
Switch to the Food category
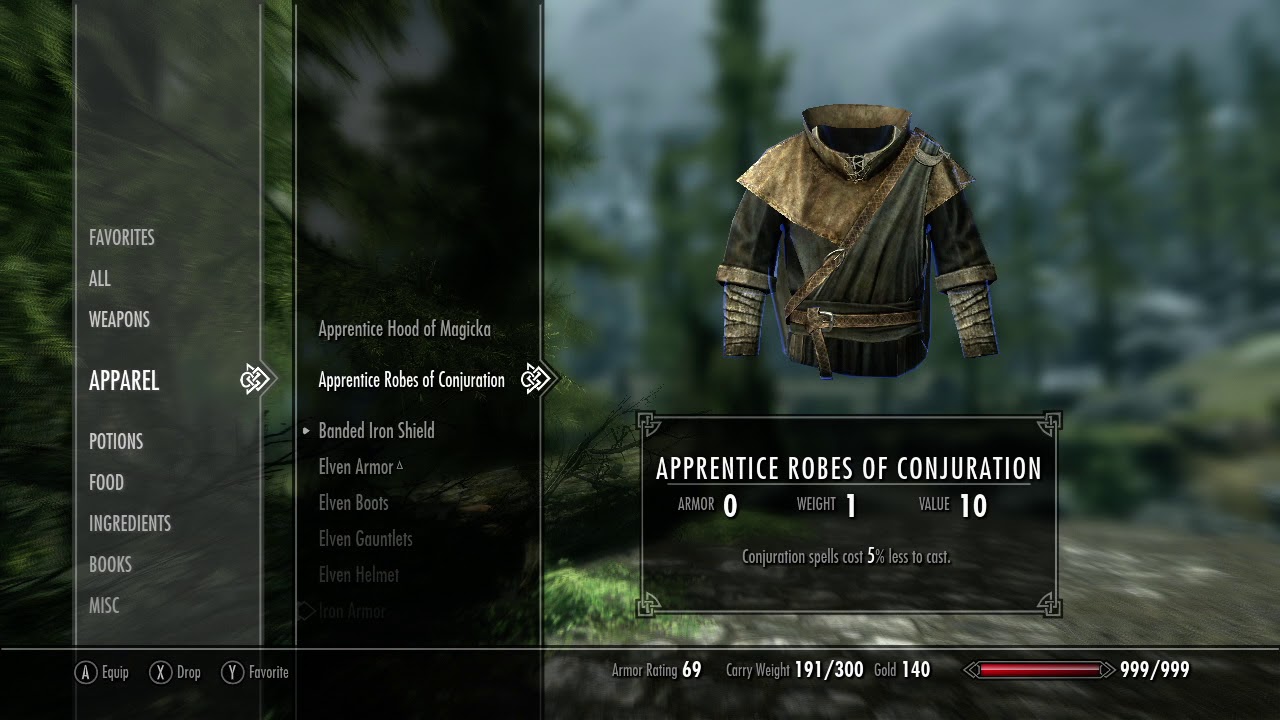click(x=106, y=483)
